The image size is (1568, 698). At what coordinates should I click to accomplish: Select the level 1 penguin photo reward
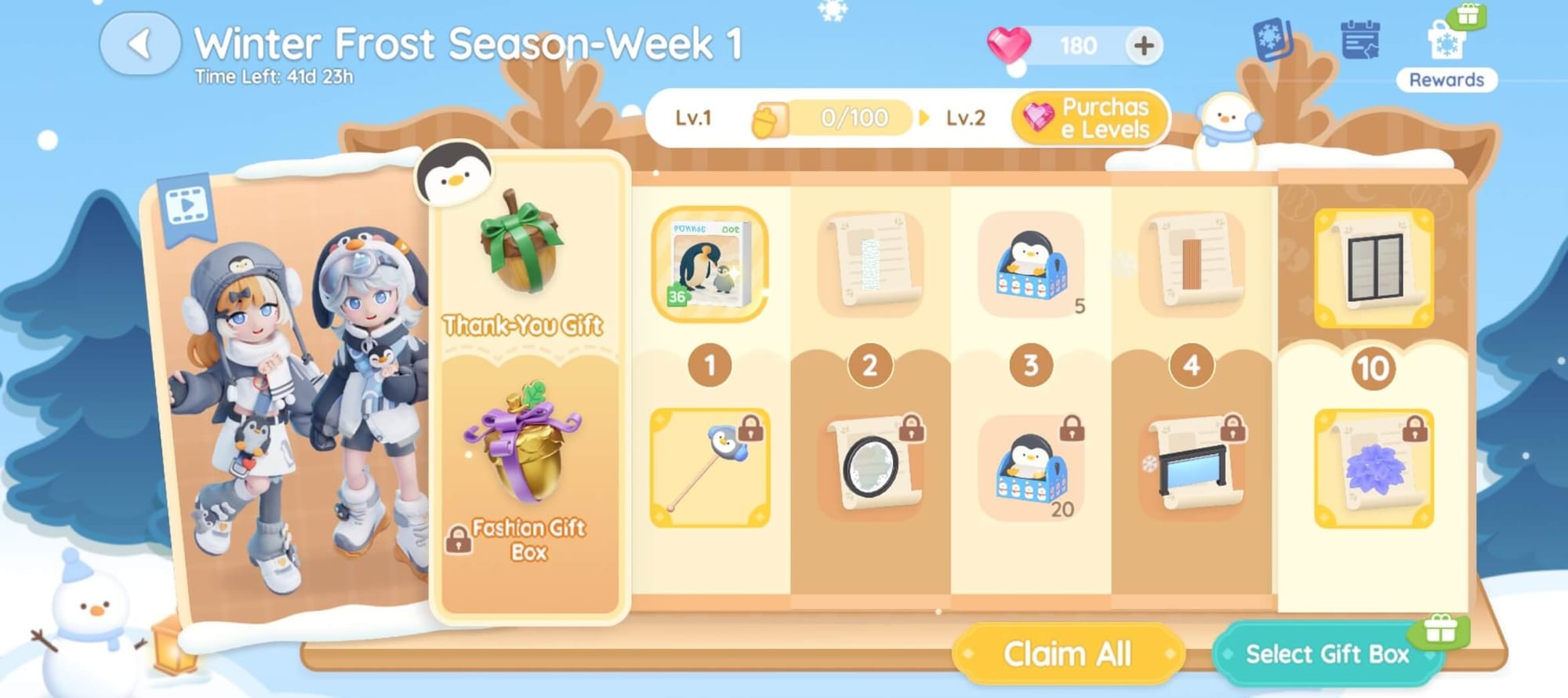pyautogui.click(x=710, y=265)
